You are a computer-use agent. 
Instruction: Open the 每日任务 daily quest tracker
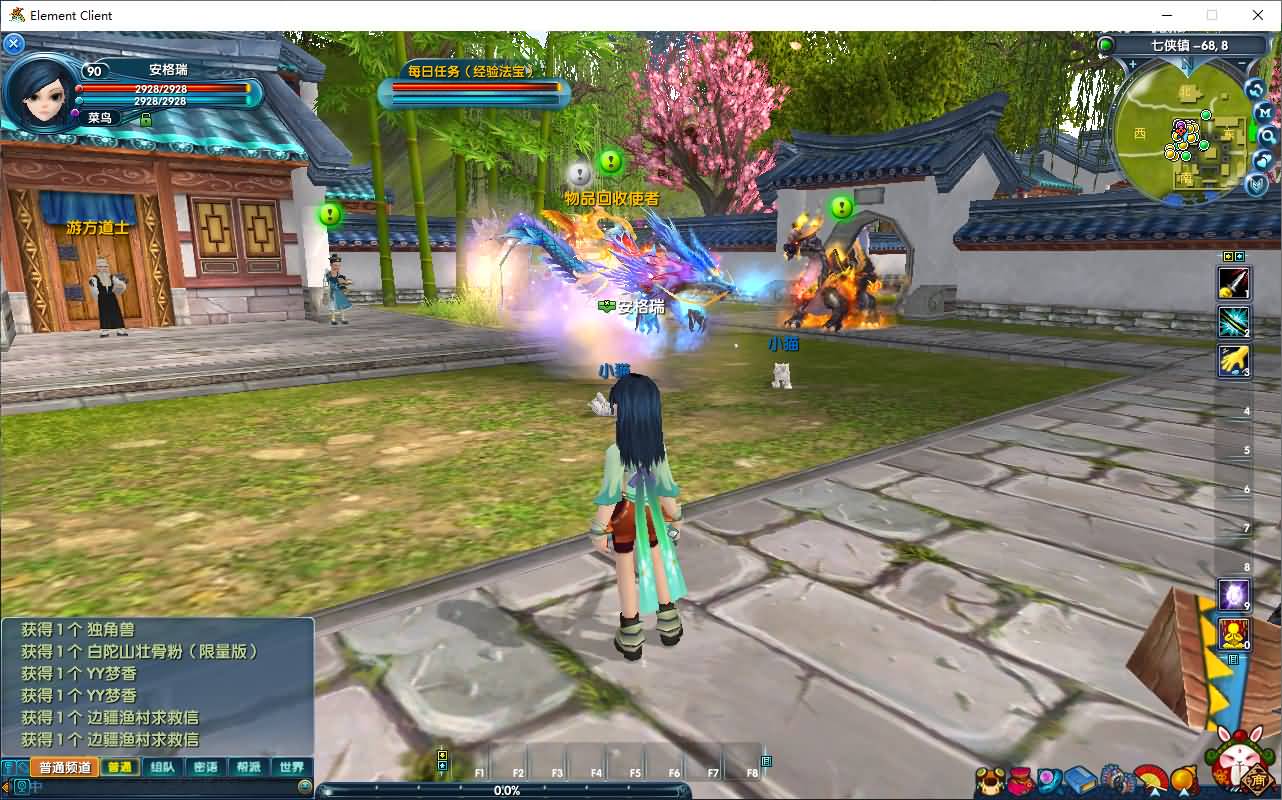point(469,71)
